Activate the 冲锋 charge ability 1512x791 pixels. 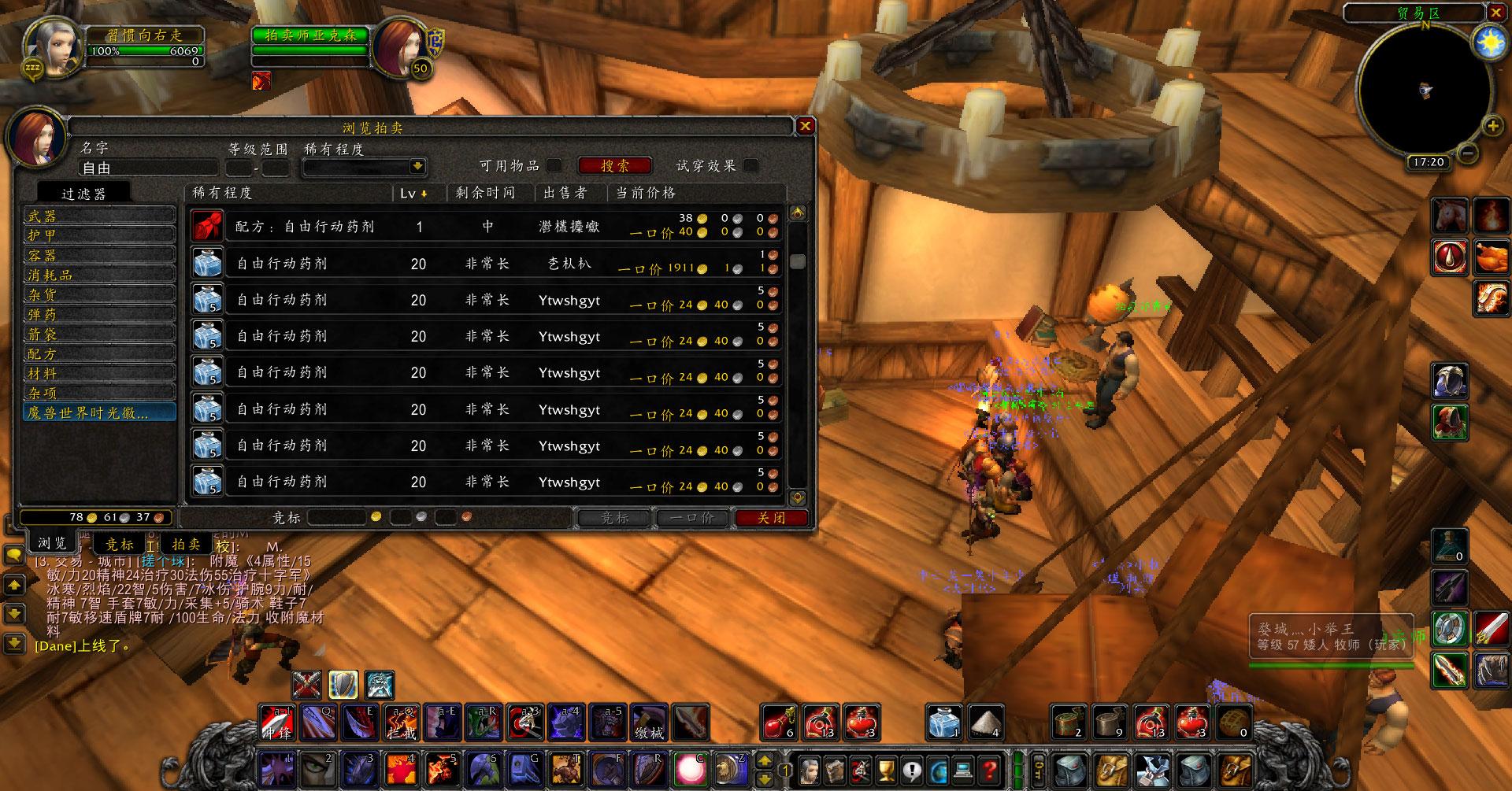[x=279, y=723]
